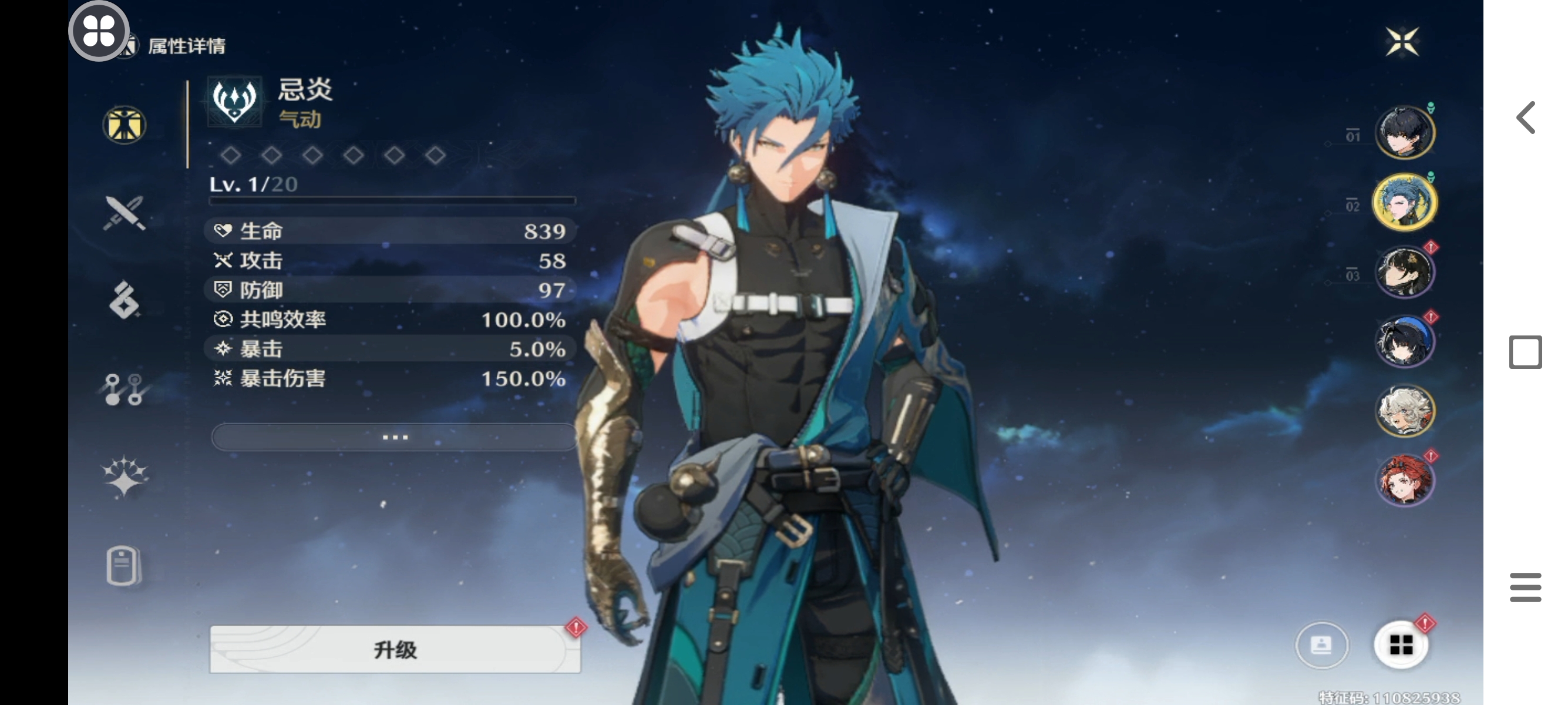This screenshot has height=705, width=1568.
Task: Open the character profile clipboard tab
Action: click(x=123, y=566)
